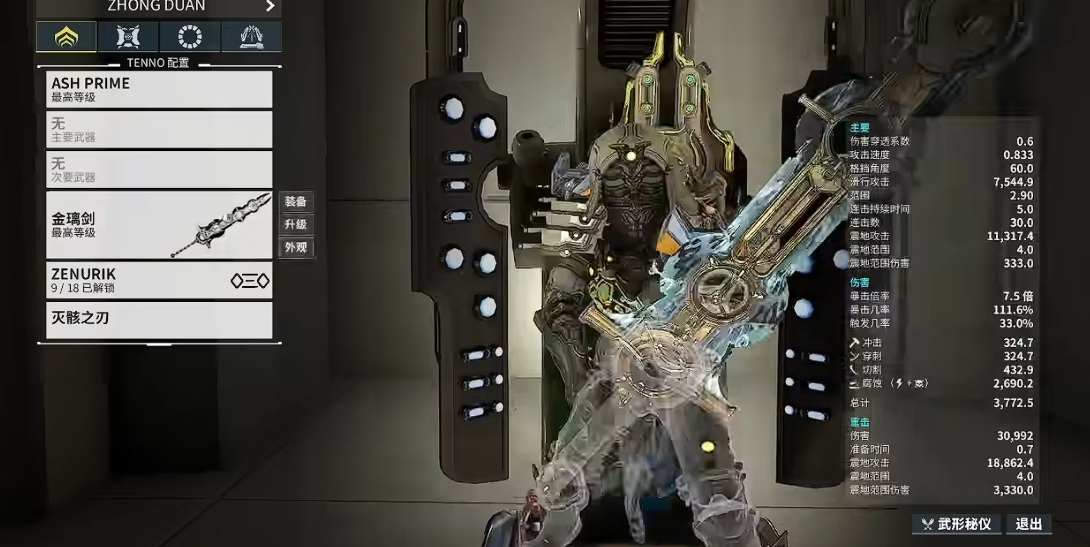Viewport: 1090px width, 547px height.
Task: Open the fourth tab with the vehicle icon
Action: click(251, 37)
